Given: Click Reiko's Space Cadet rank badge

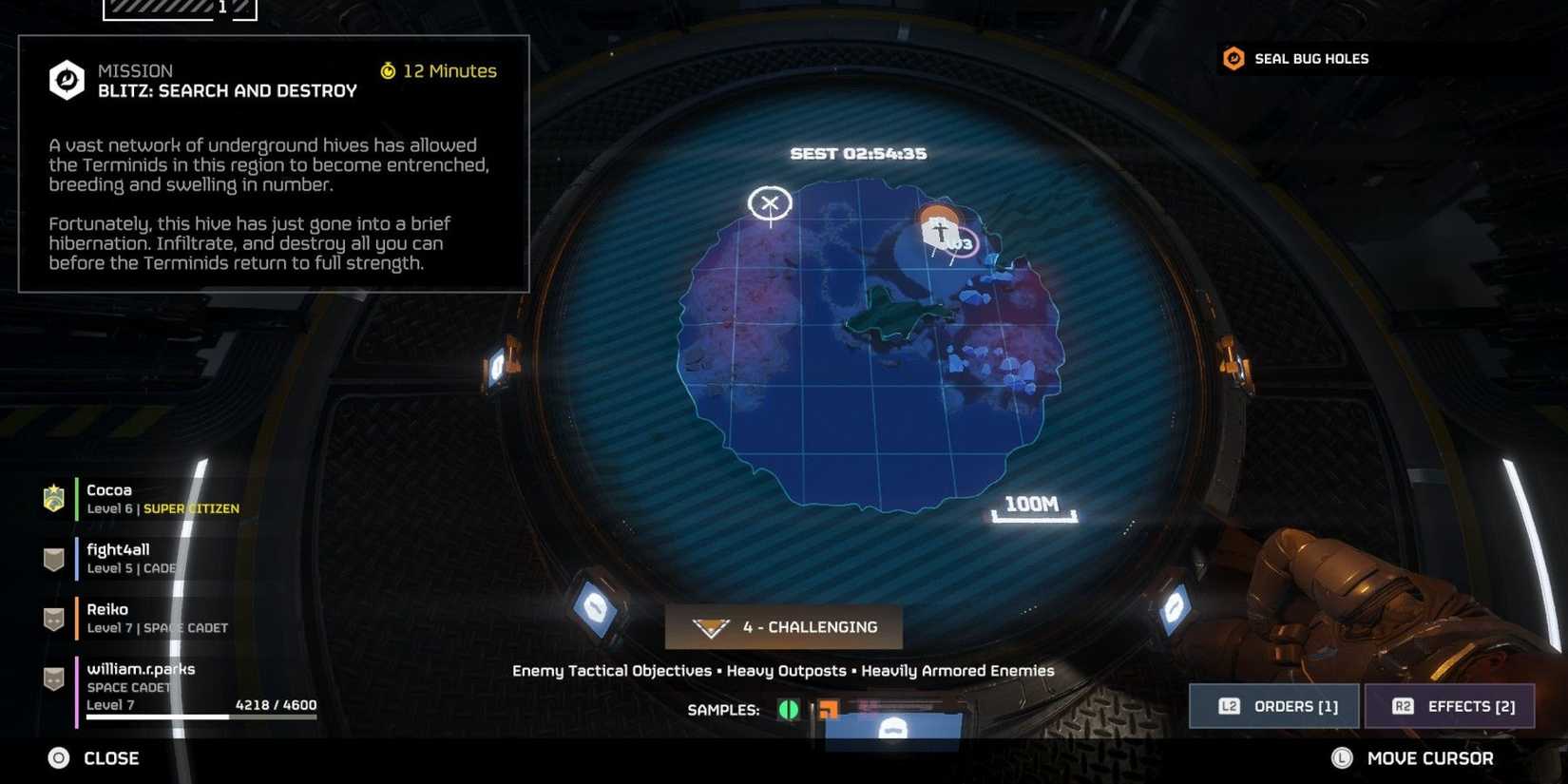Looking at the screenshot, I should coord(52,618).
